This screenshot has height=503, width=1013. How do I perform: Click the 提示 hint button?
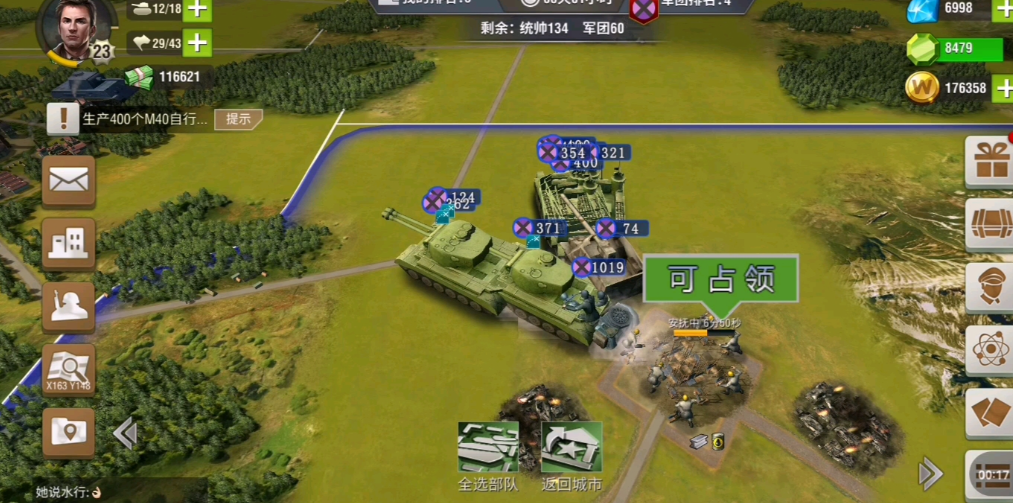pos(238,119)
